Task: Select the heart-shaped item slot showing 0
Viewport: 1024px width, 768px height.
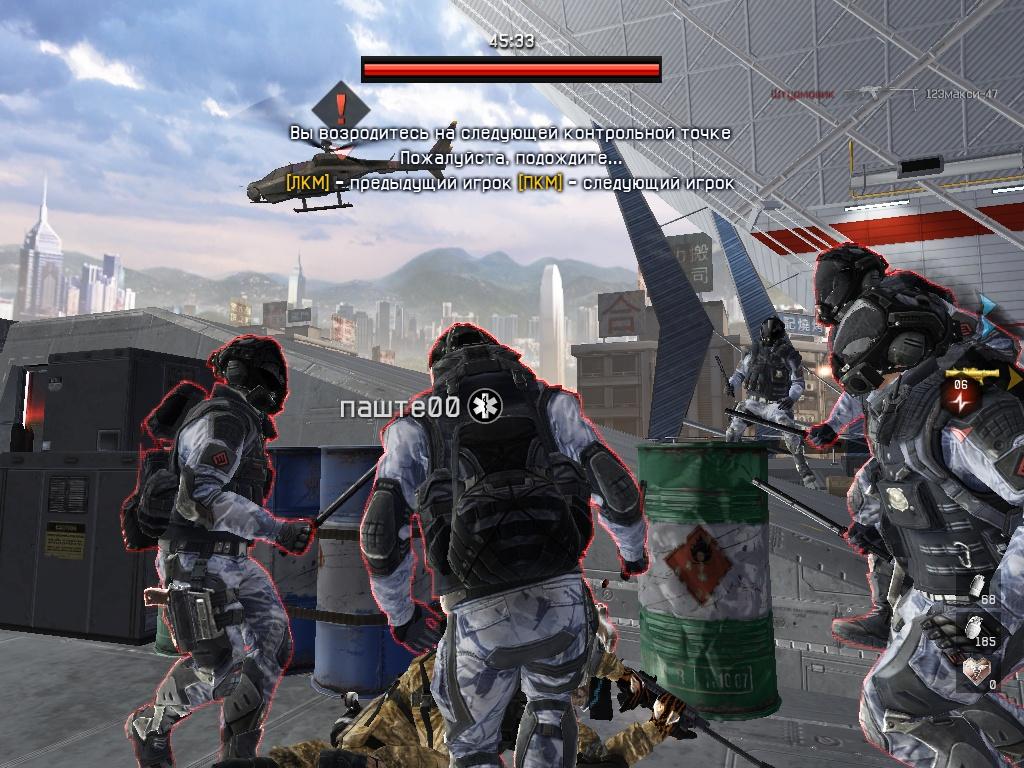Action: click(x=974, y=674)
